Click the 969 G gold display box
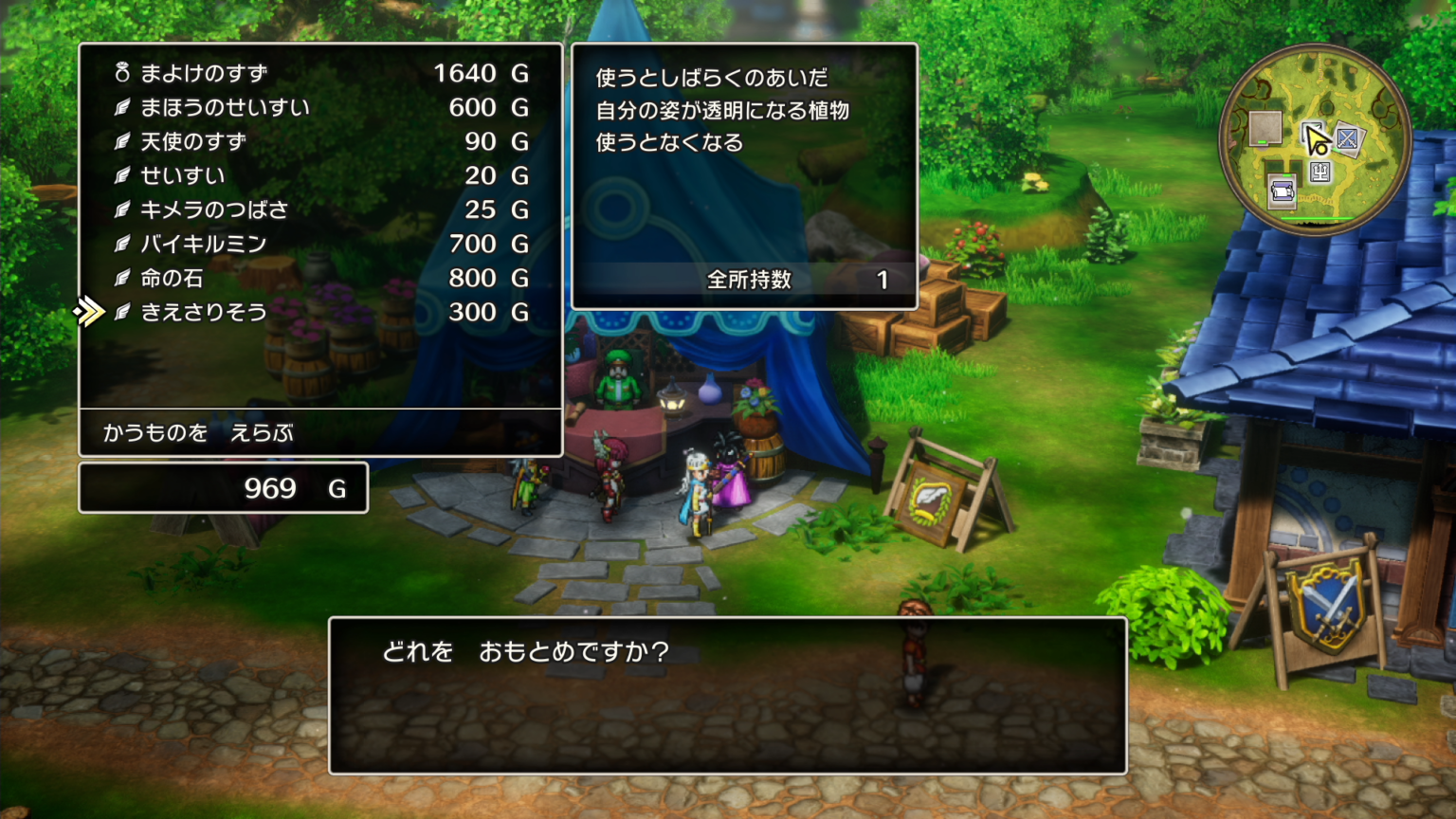This screenshot has width=1456, height=819. (x=225, y=487)
